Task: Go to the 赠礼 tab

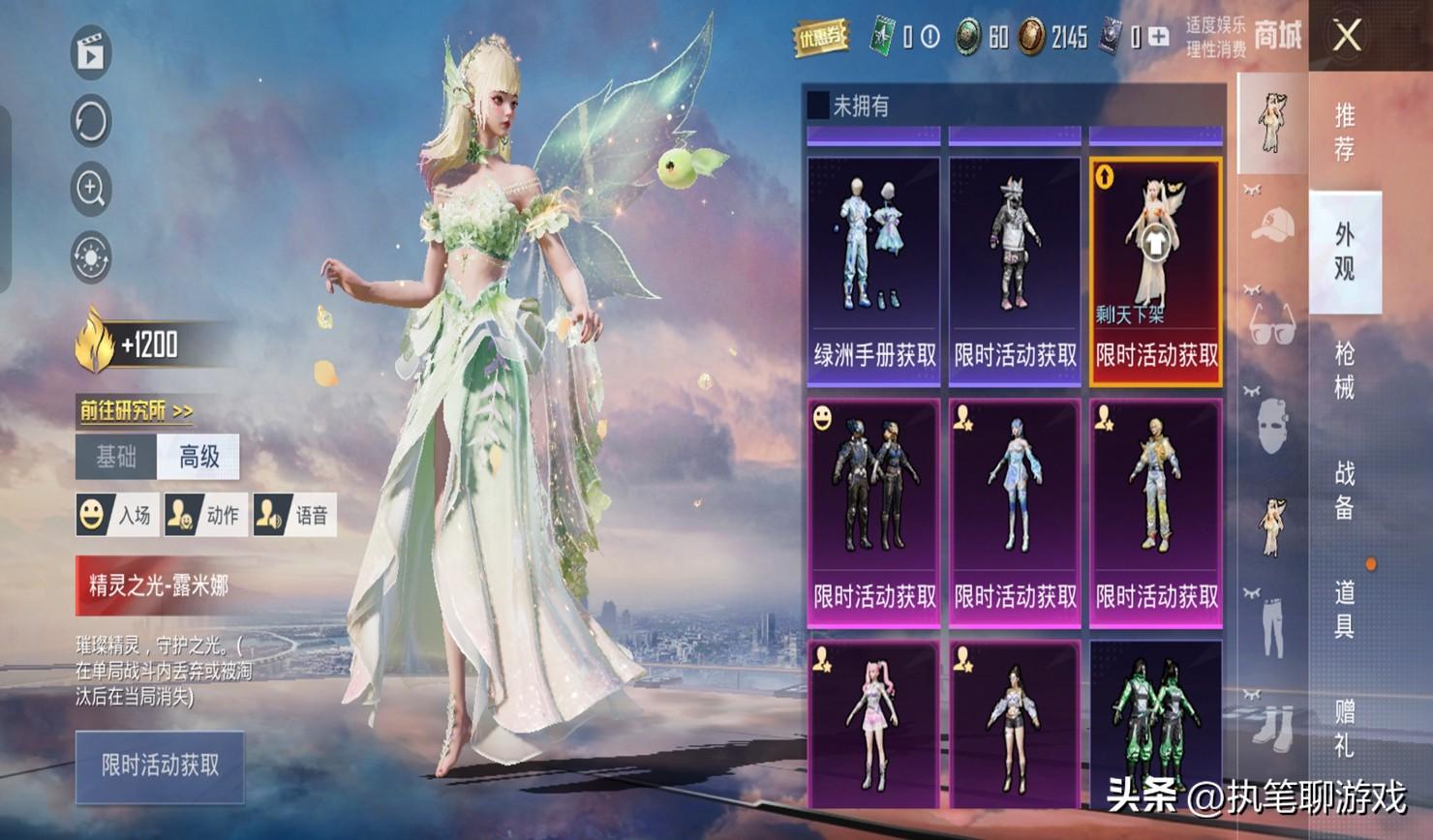Action: tap(1345, 728)
